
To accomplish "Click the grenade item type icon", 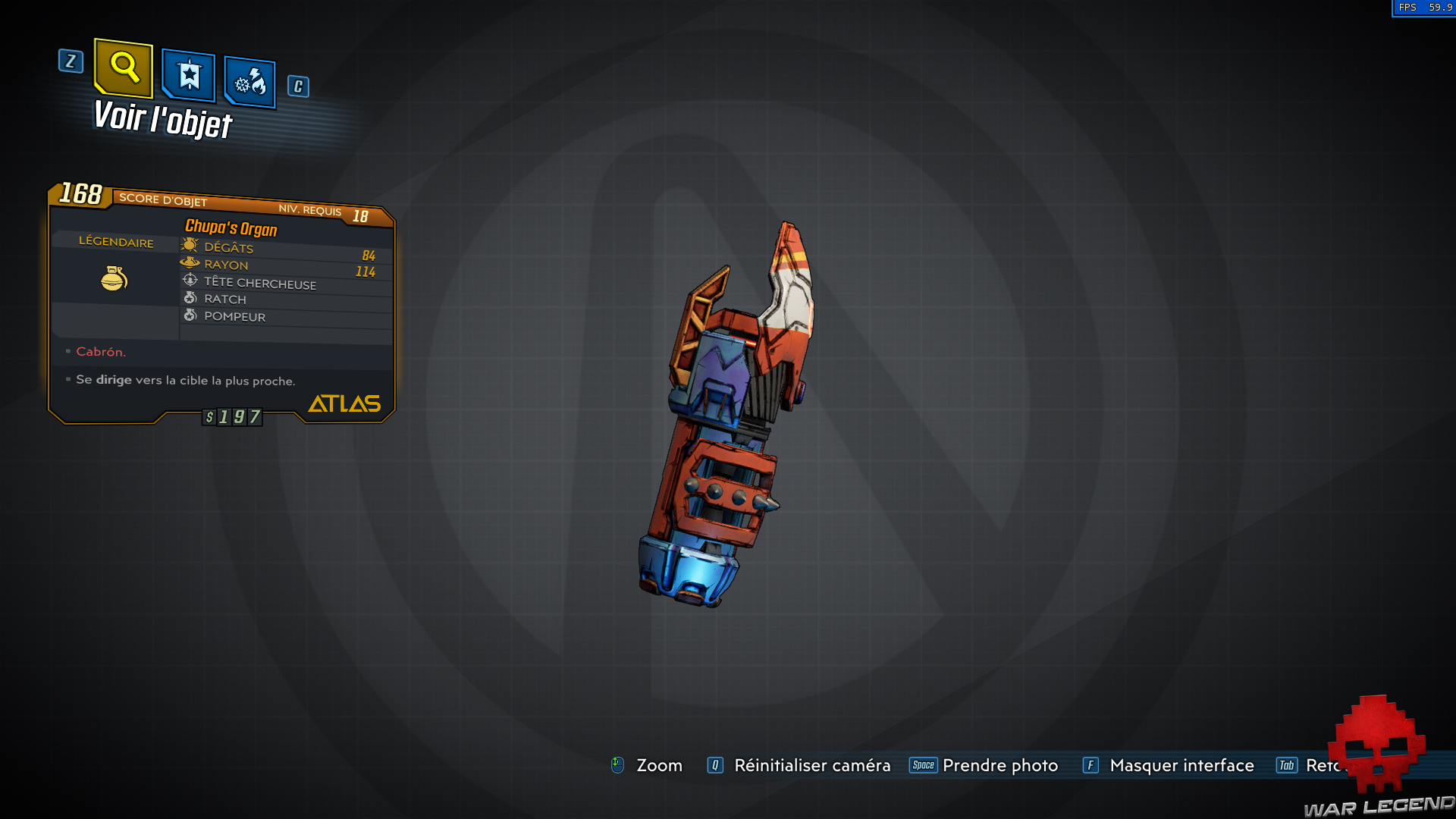I will (x=114, y=278).
